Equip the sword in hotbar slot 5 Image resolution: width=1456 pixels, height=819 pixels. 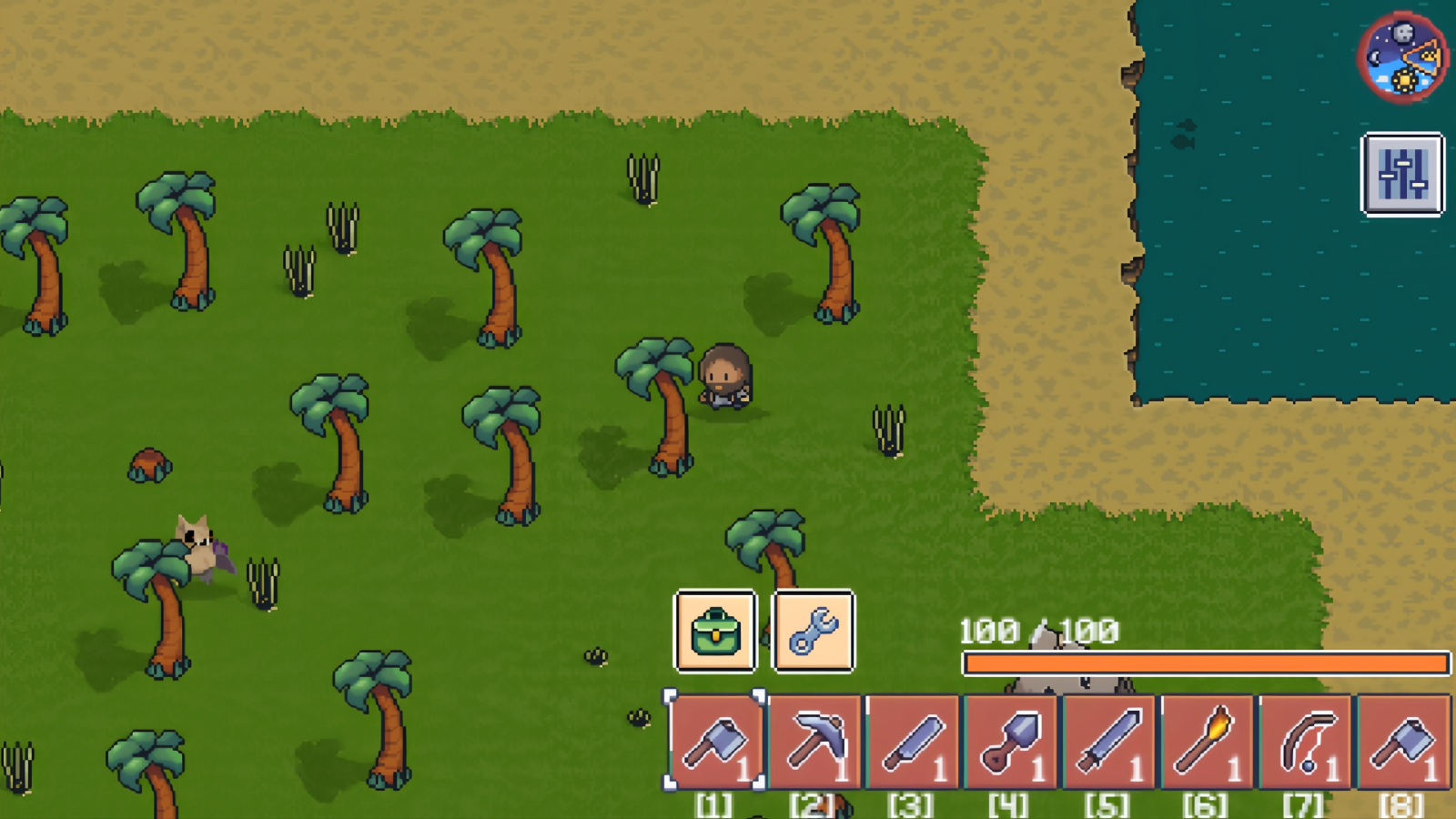point(1109,739)
